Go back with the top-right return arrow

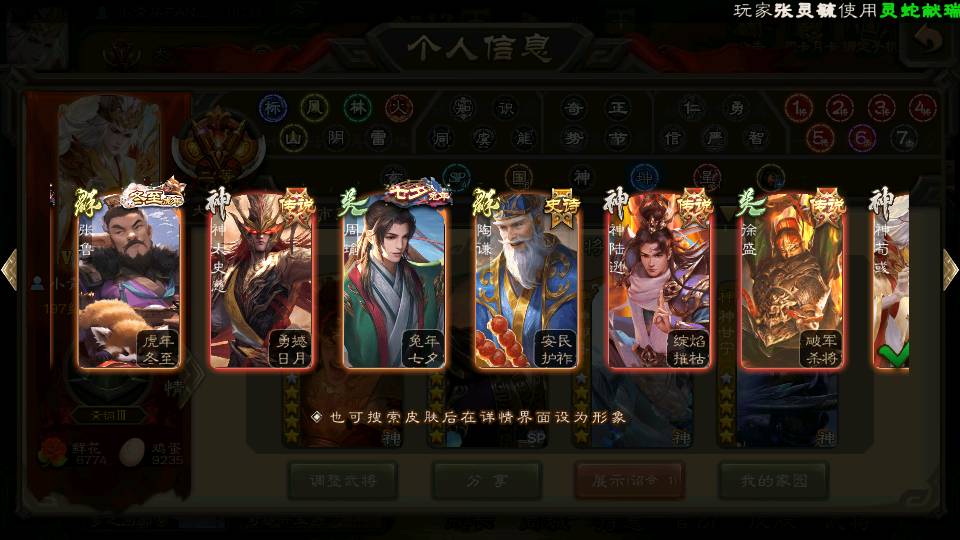(x=928, y=40)
